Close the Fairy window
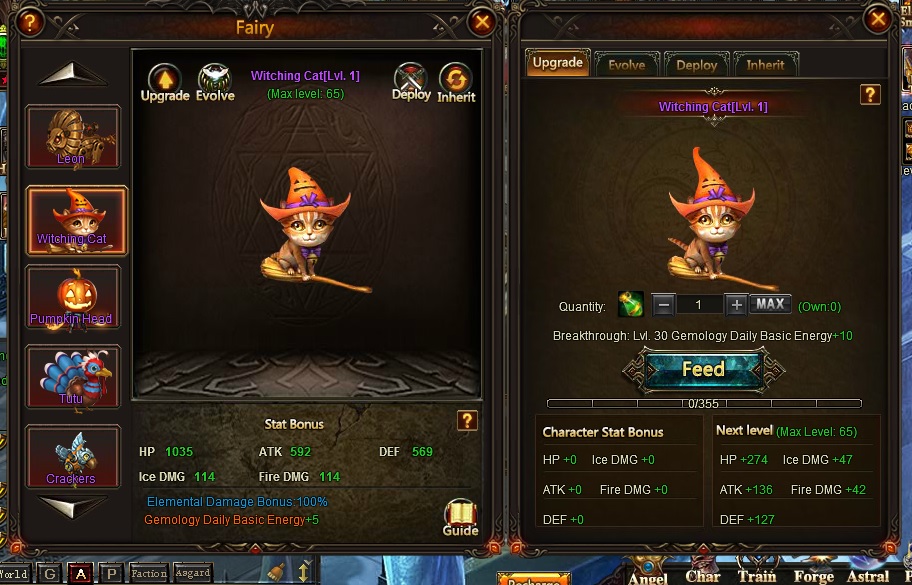This screenshot has width=912, height=585. pos(482,21)
